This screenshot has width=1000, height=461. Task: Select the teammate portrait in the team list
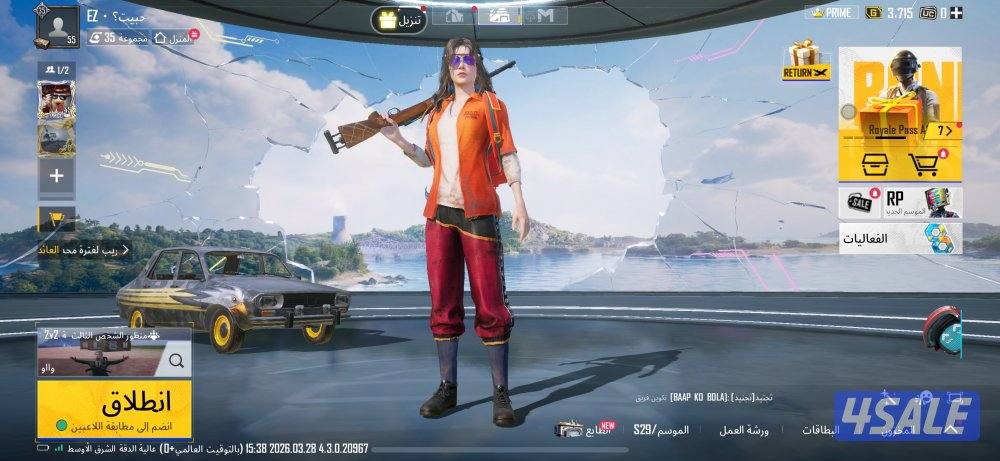[x=56, y=101]
